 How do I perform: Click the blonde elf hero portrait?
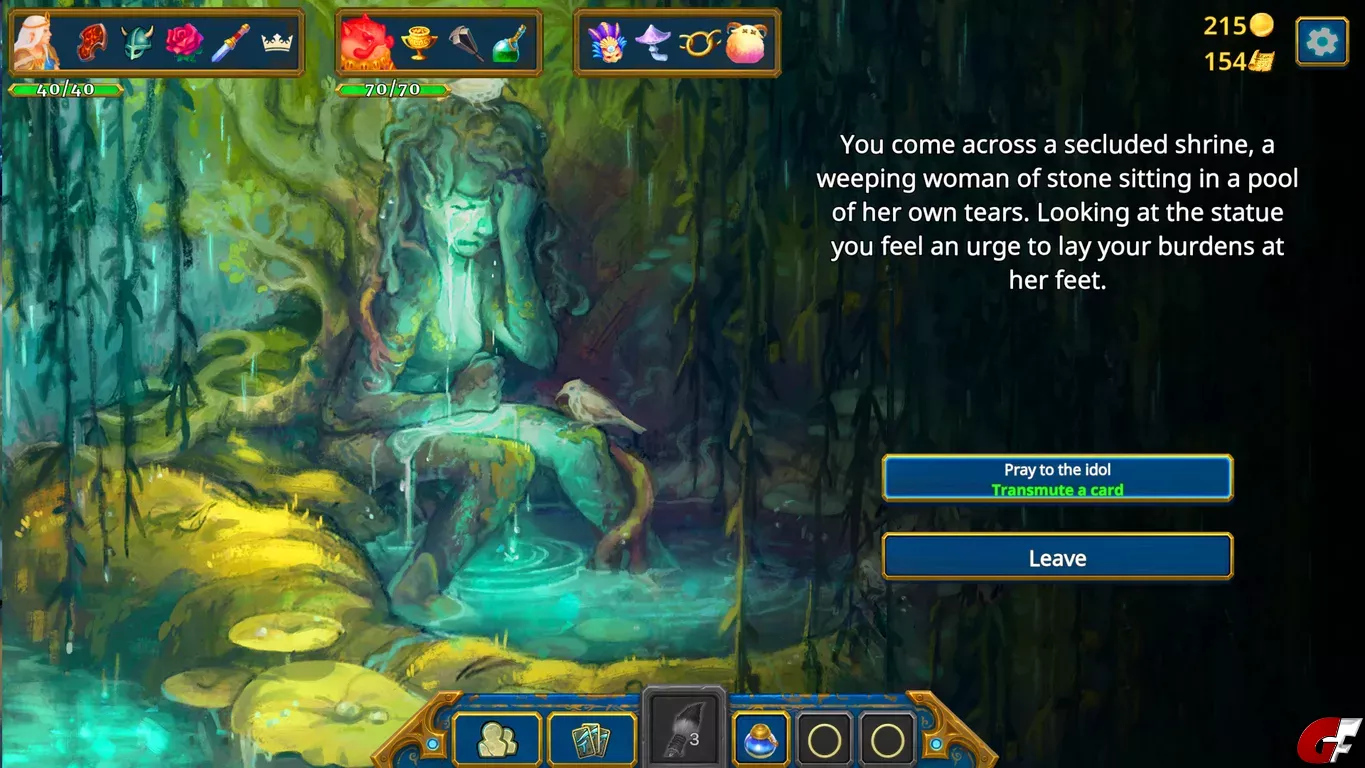tap(37, 43)
